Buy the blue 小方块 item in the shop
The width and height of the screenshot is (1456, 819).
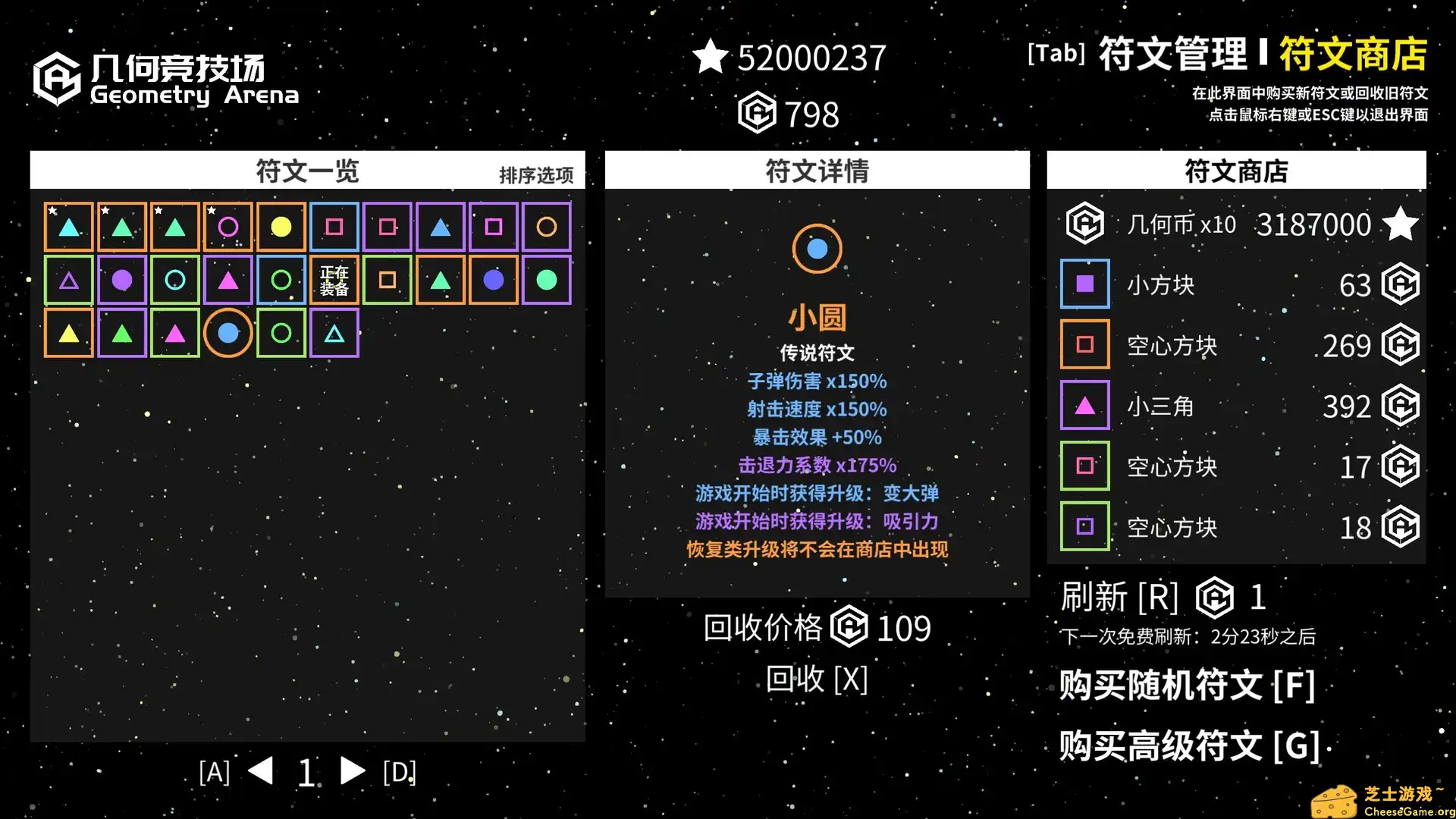(1236, 285)
